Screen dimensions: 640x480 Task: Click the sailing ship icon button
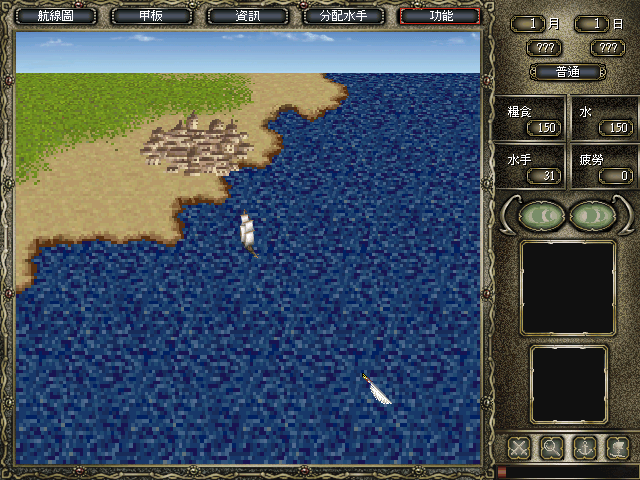616,448
